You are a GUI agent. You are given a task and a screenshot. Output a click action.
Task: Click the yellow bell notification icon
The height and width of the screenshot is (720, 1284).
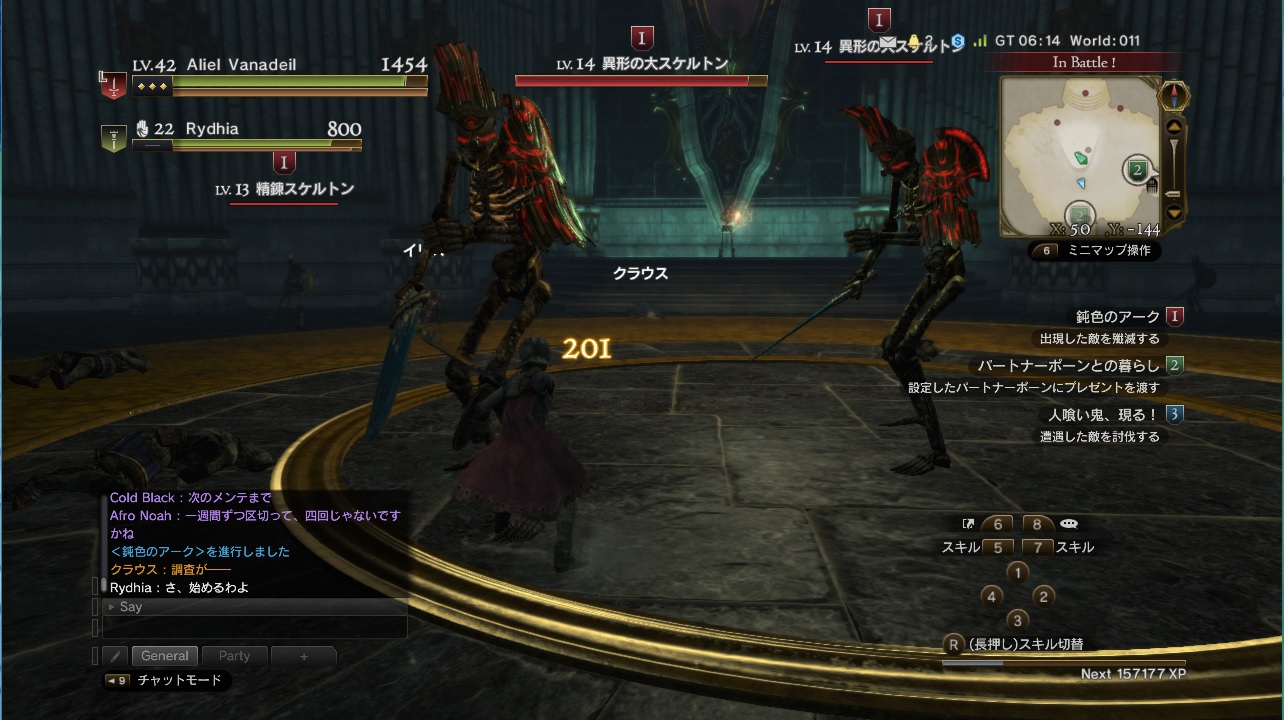pyautogui.click(x=913, y=42)
